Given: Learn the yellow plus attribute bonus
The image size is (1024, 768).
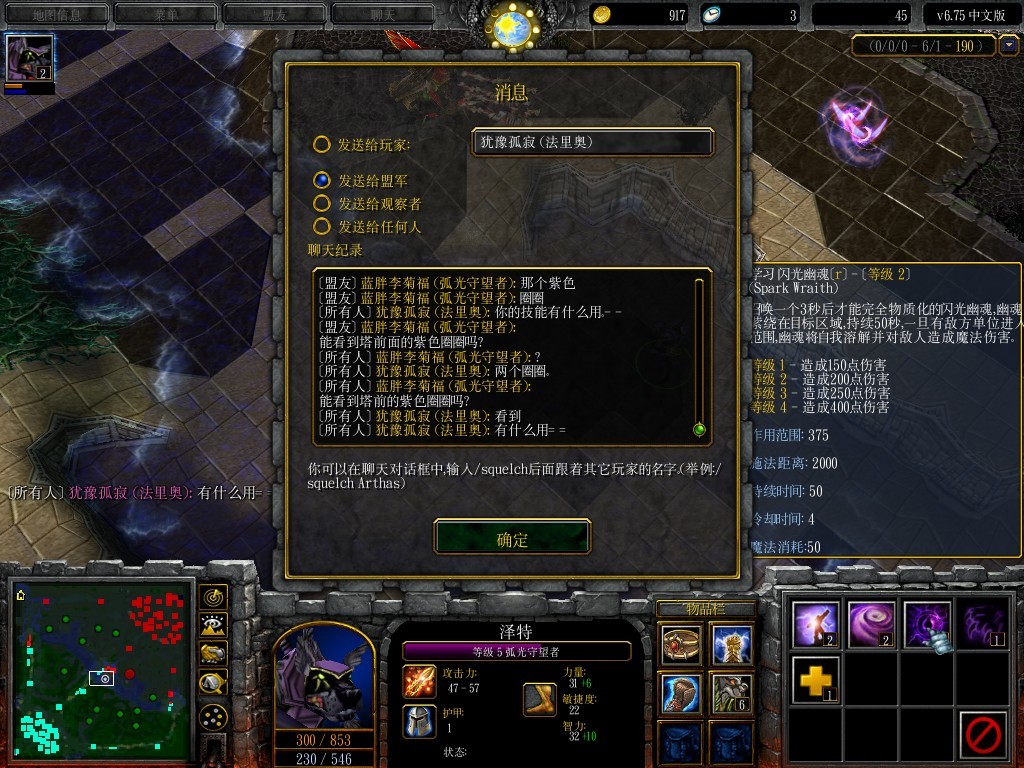Looking at the screenshot, I should pos(813,680).
